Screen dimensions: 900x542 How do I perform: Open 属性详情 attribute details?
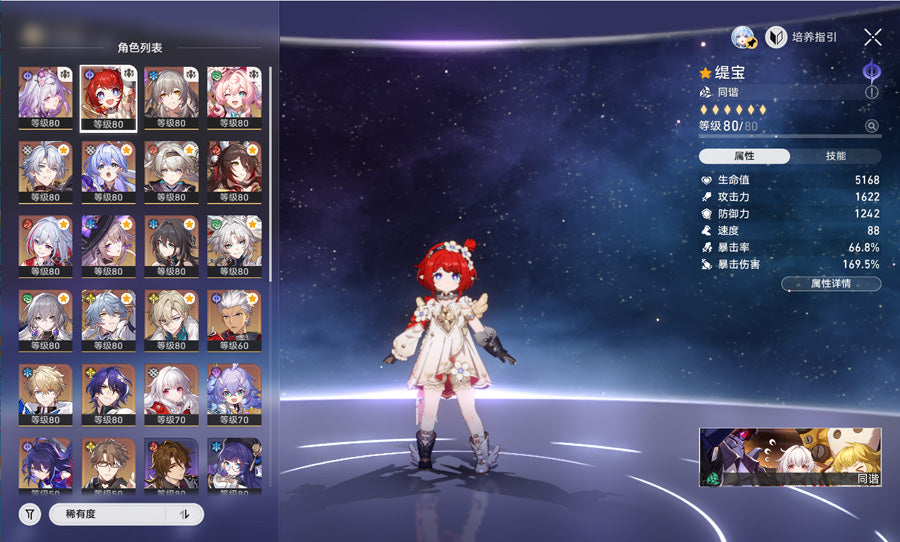pos(831,284)
